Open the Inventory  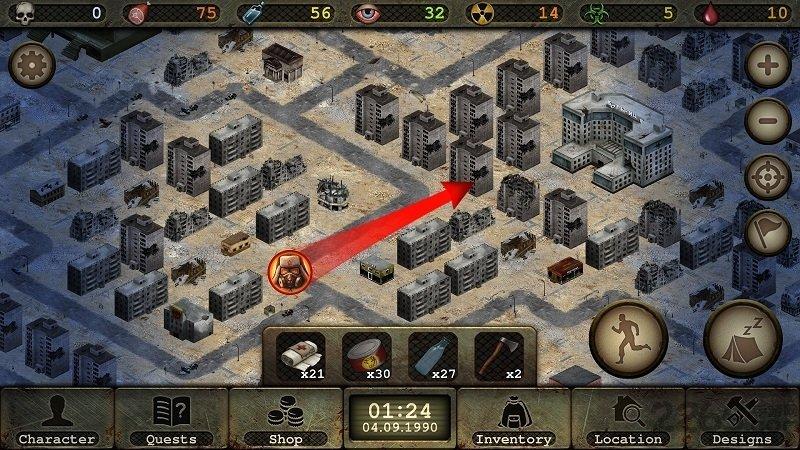(513, 418)
